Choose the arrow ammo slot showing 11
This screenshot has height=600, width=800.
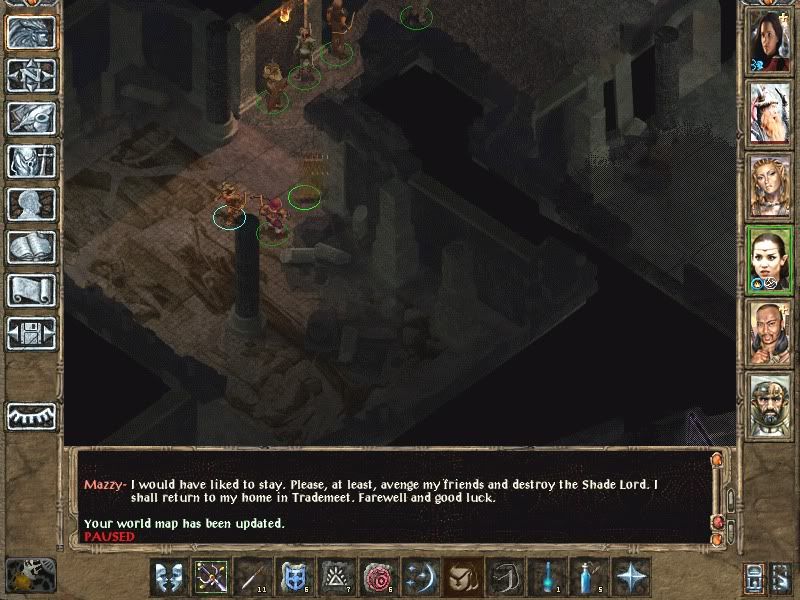click(252, 577)
